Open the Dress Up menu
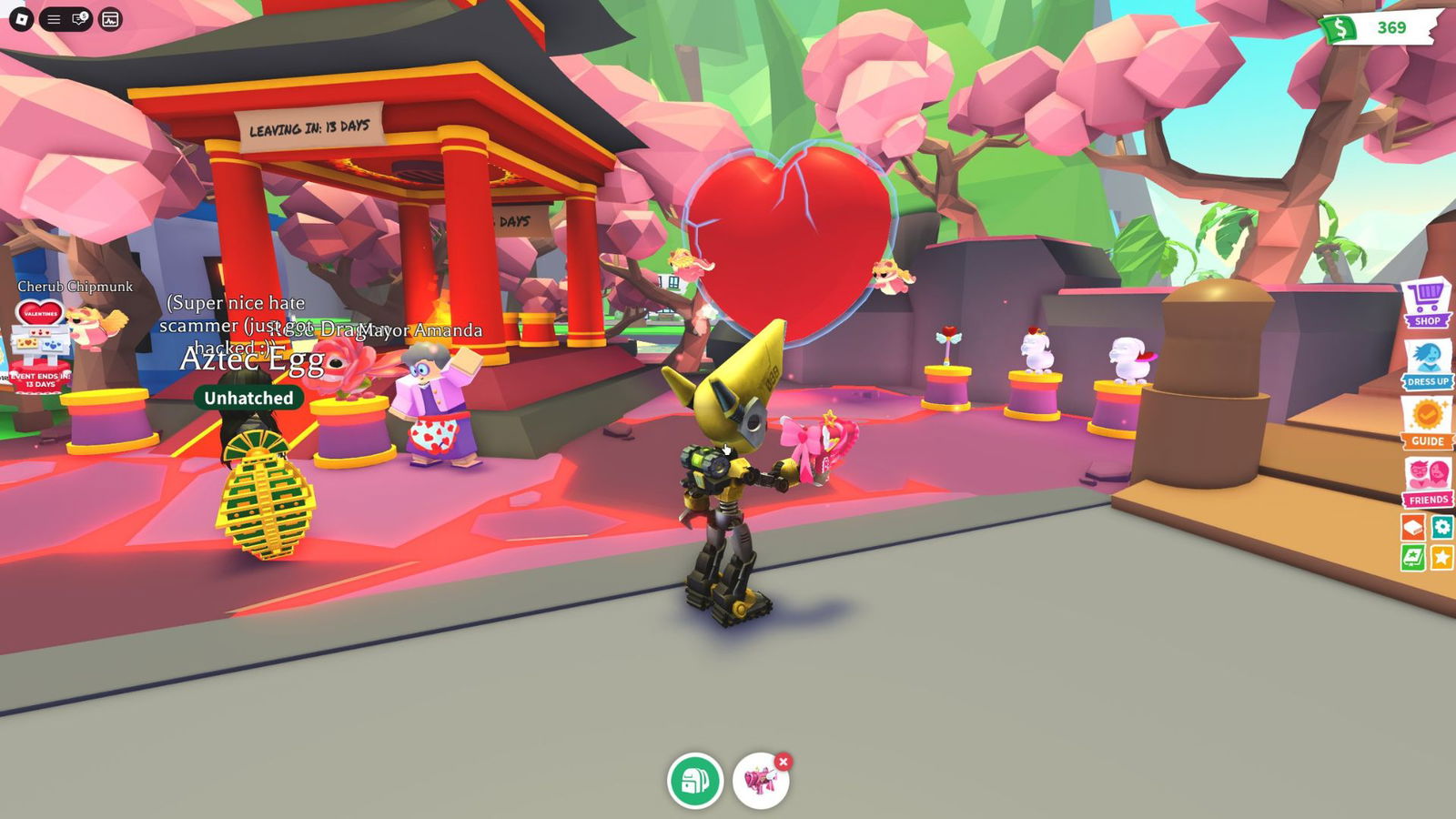Image resolution: width=1456 pixels, height=819 pixels. (x=1427, y=364)
